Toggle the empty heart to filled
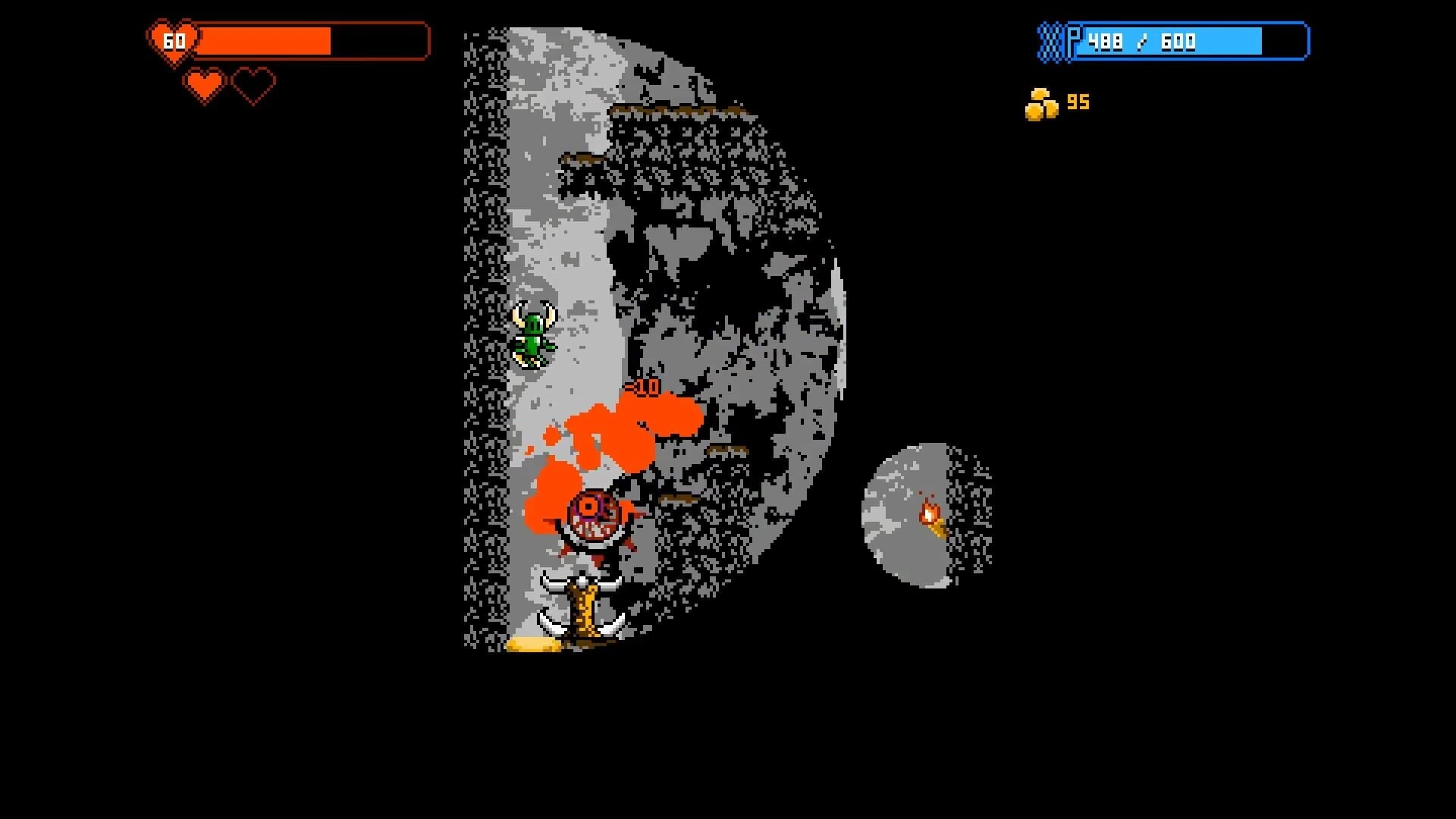Viewport: 1456px width, 819px height. [253, 85]
